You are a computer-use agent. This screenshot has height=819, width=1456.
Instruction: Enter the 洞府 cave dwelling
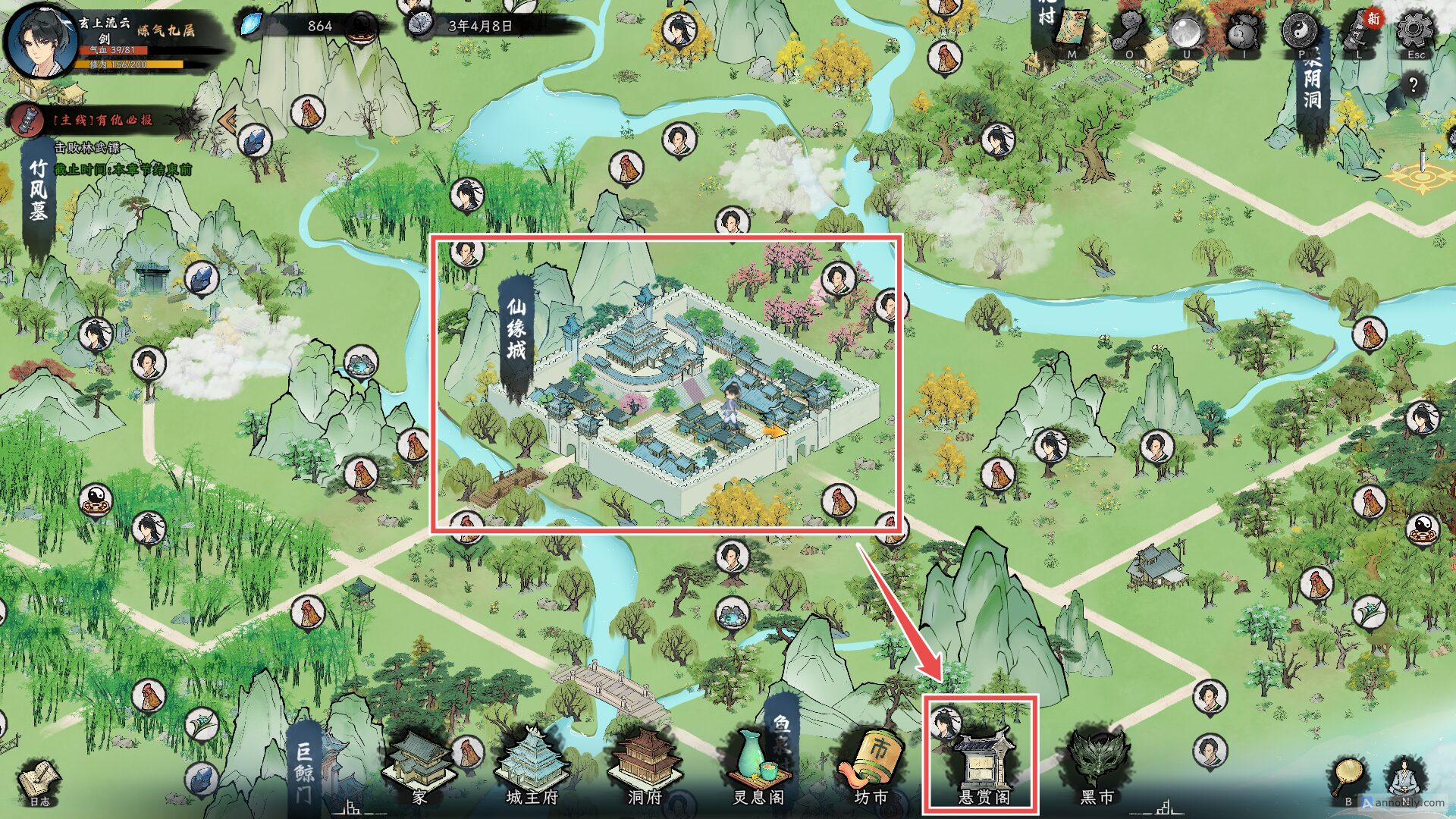pyautogui.click(x=645, y=766)
